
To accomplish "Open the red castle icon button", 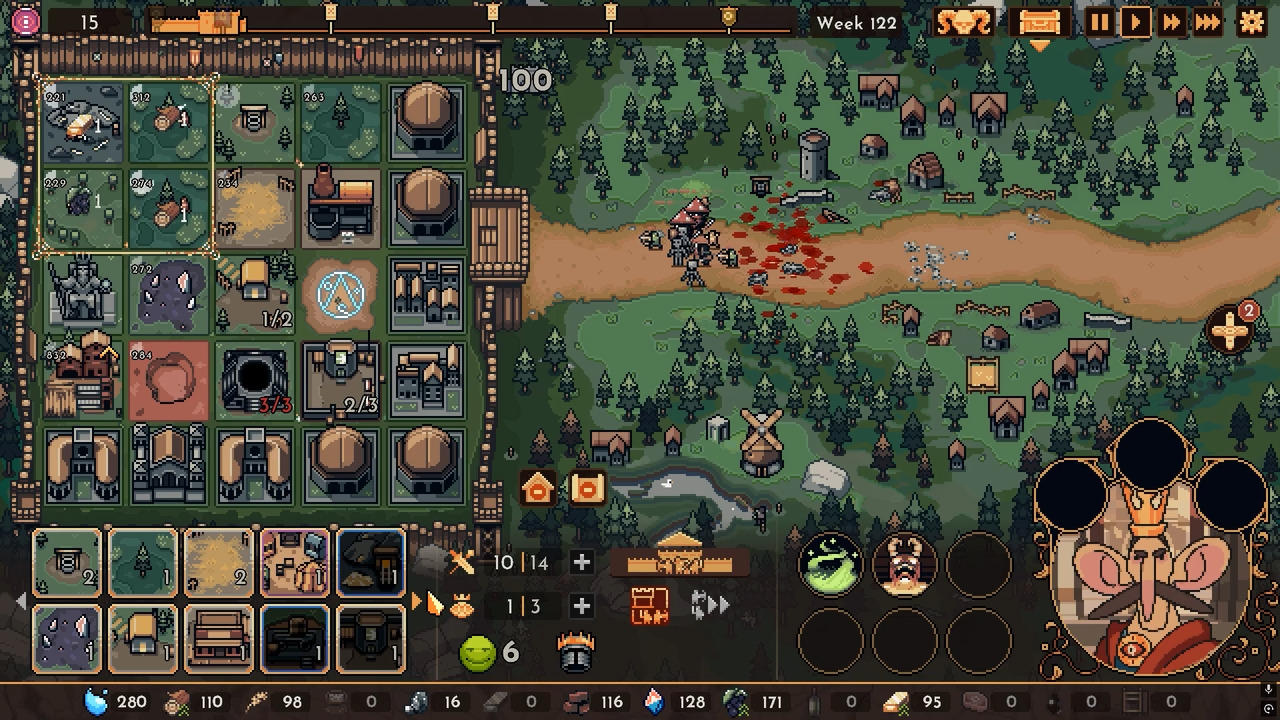I will coord(649,606).
